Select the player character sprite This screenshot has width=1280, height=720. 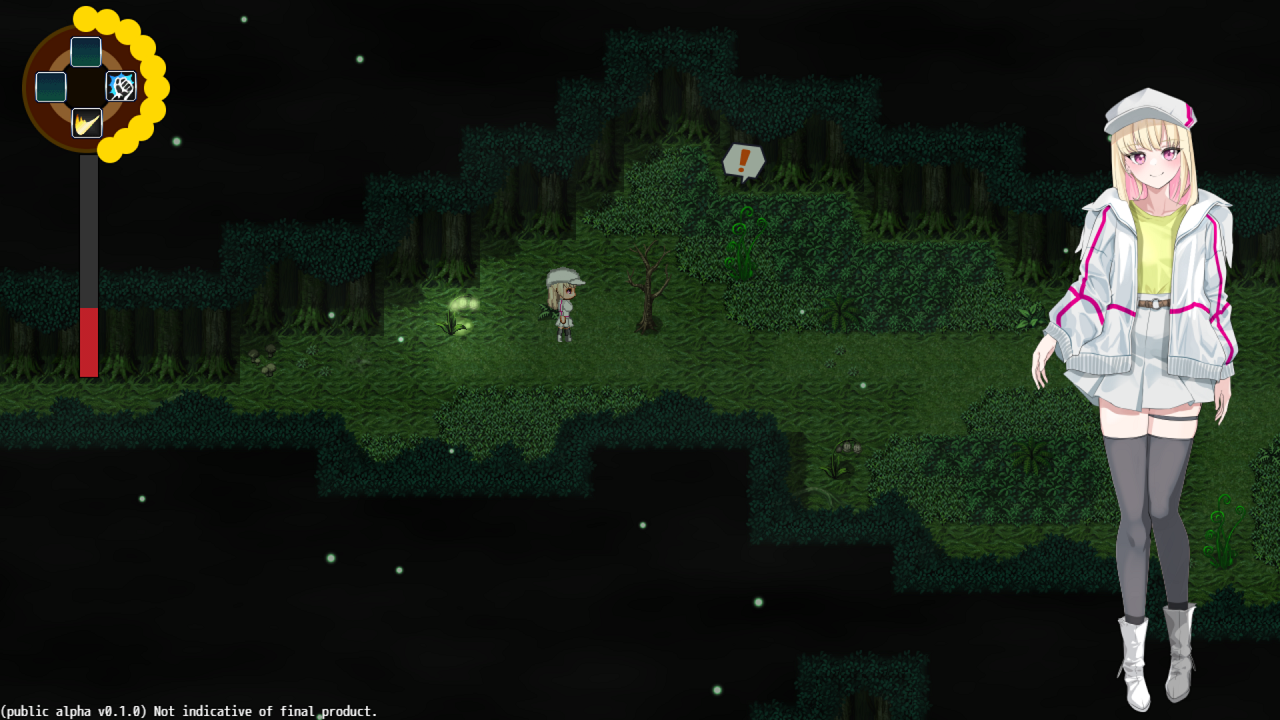pos(563,305)
